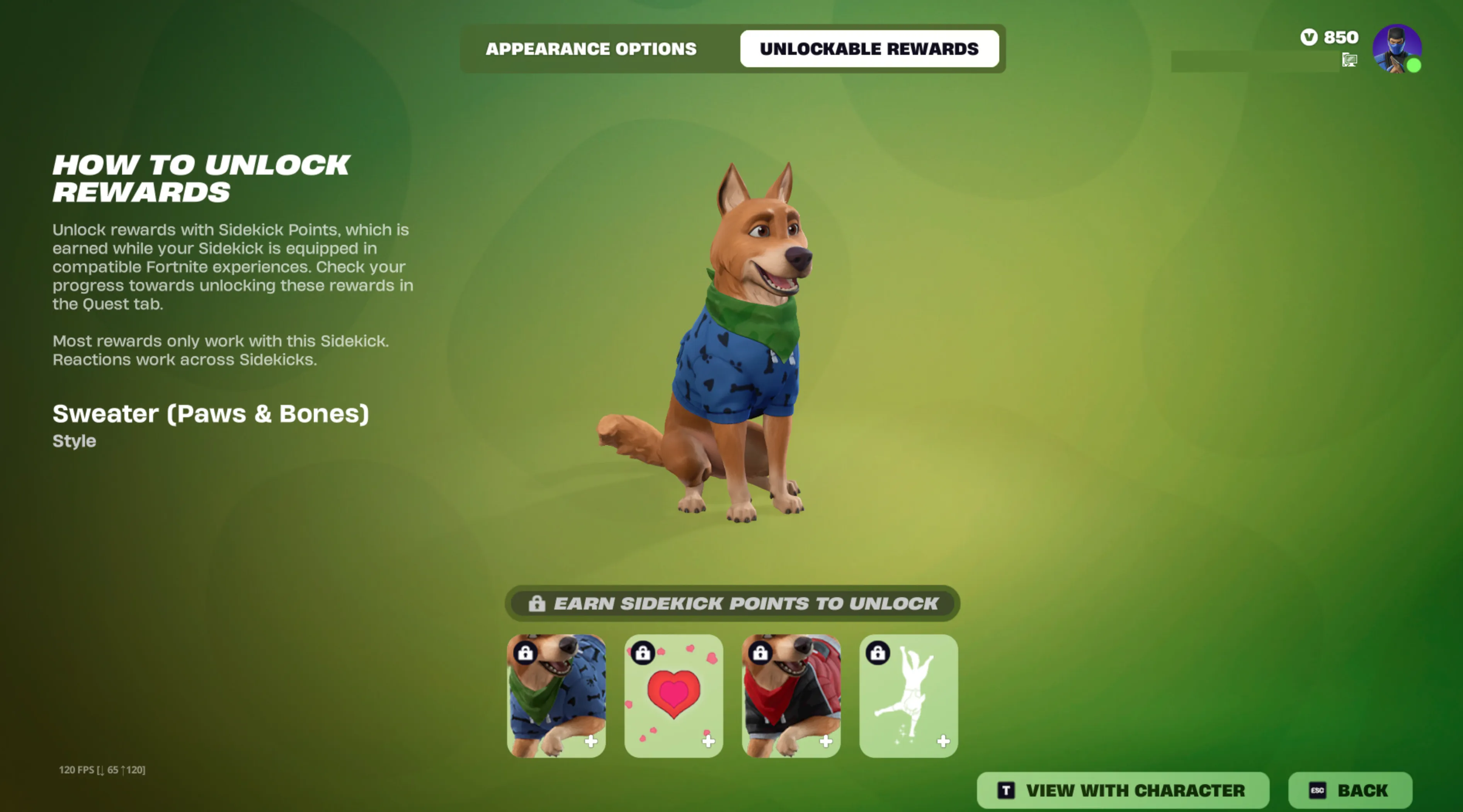
Task: Click the lock icon on the heart reaction reward
Action: [x=643, y=654]
